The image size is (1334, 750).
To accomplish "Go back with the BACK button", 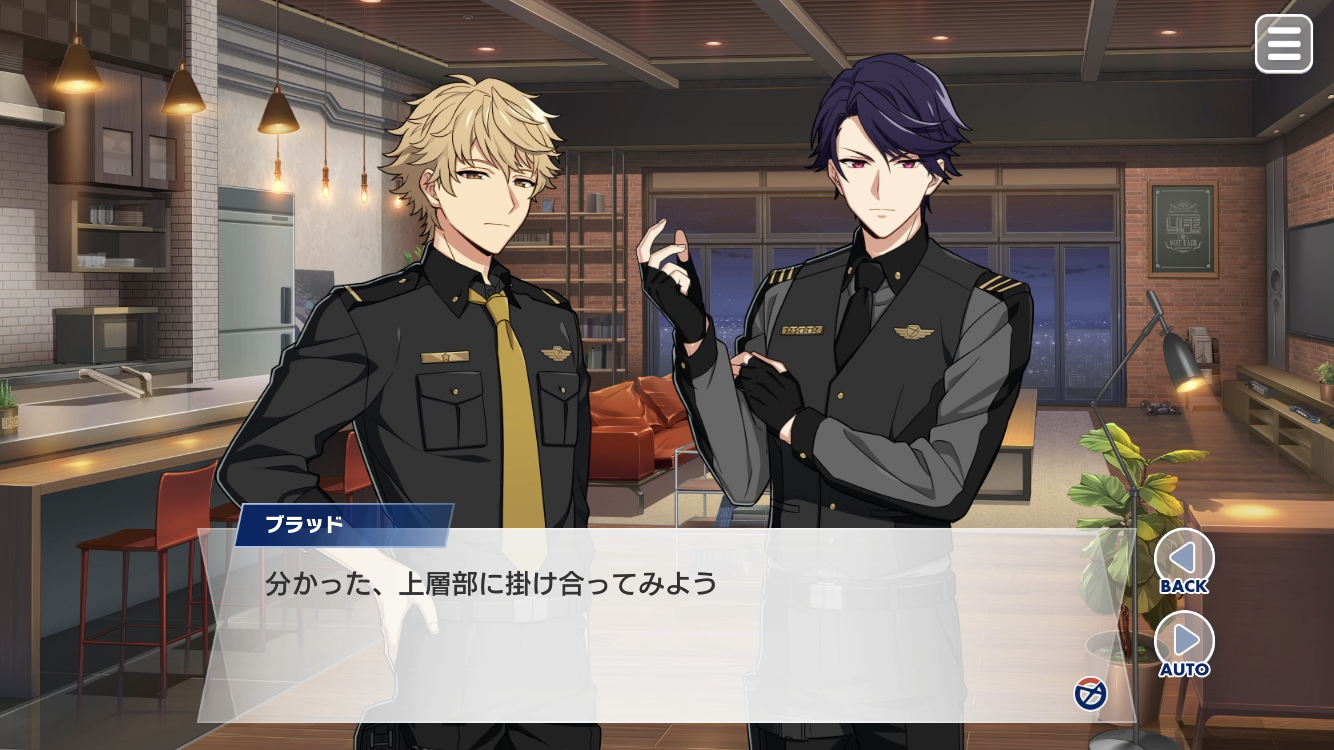I will click(x=1184, y=558).
